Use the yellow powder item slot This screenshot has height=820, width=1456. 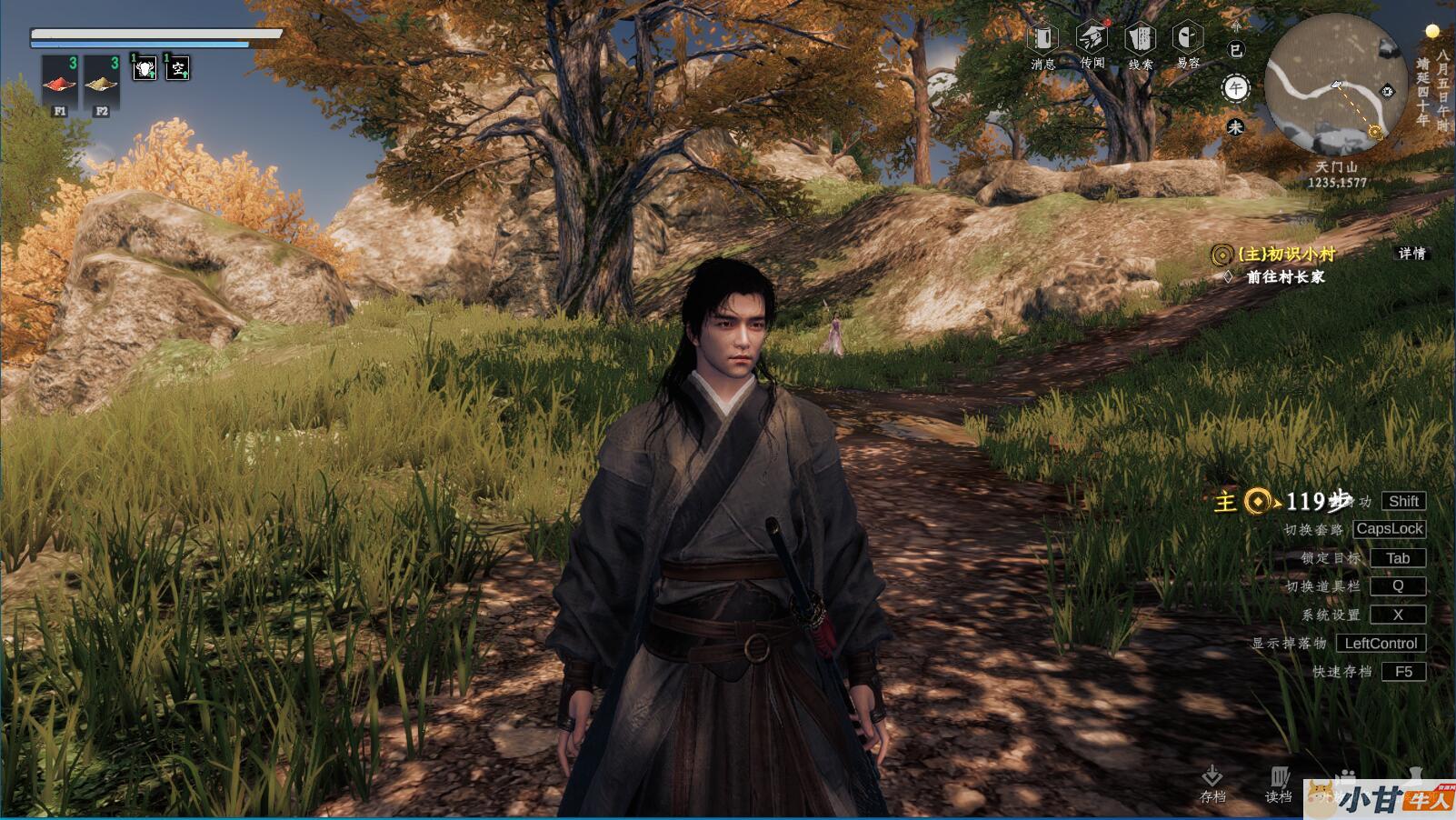point(102,84)
